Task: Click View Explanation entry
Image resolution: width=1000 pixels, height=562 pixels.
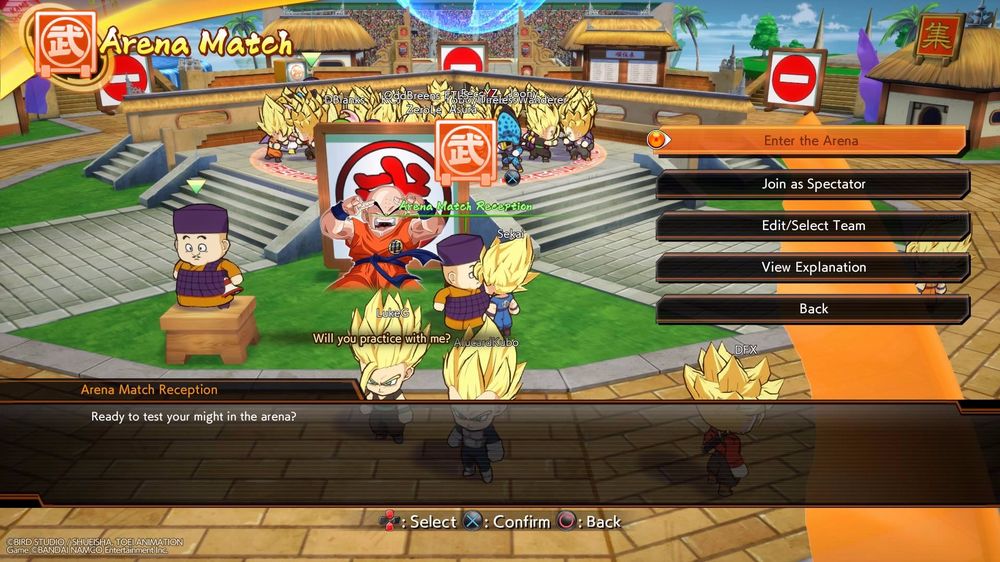Action: pos(813,268)
